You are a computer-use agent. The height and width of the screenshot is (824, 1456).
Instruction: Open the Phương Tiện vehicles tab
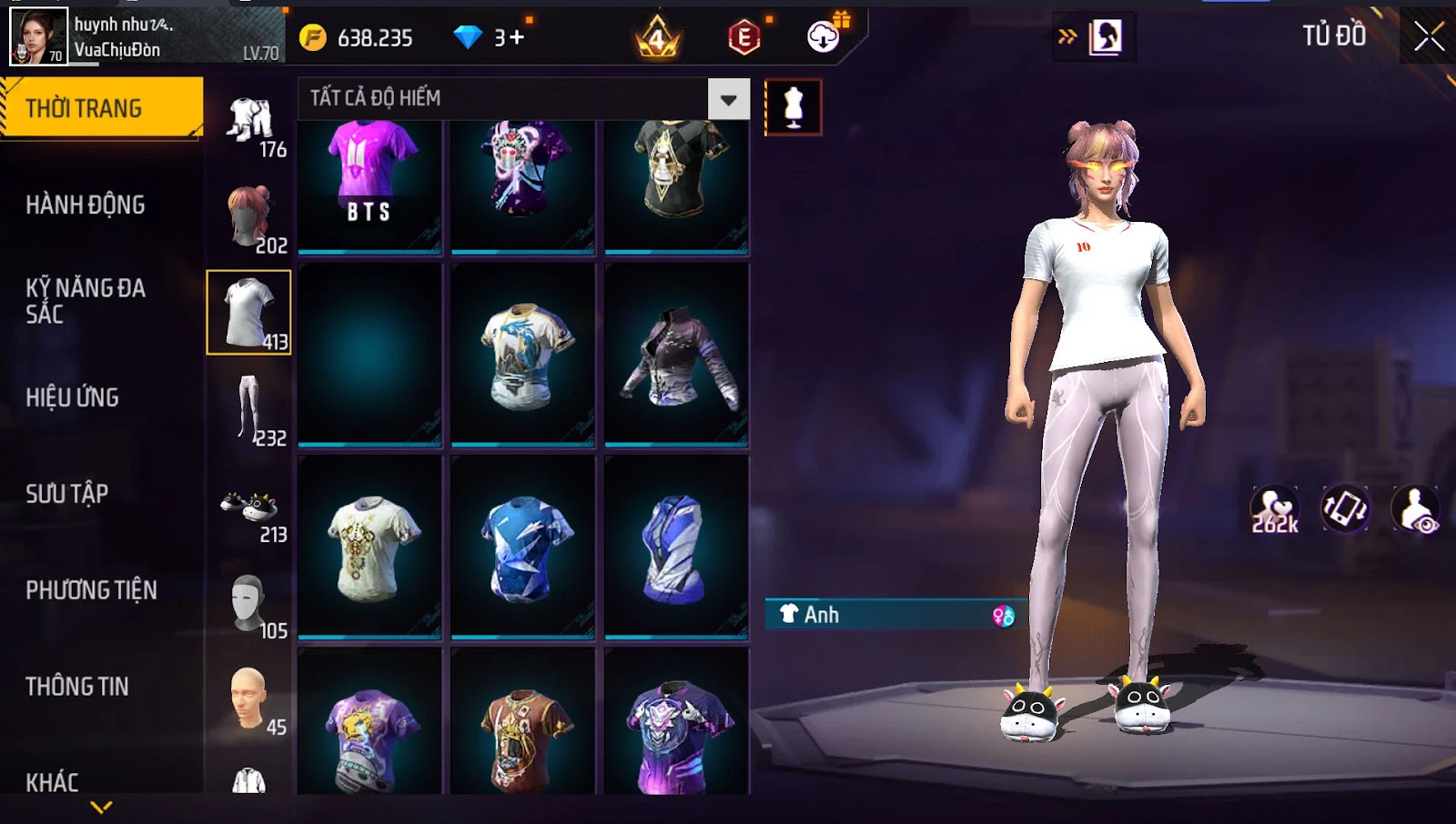tap(91, 590)
